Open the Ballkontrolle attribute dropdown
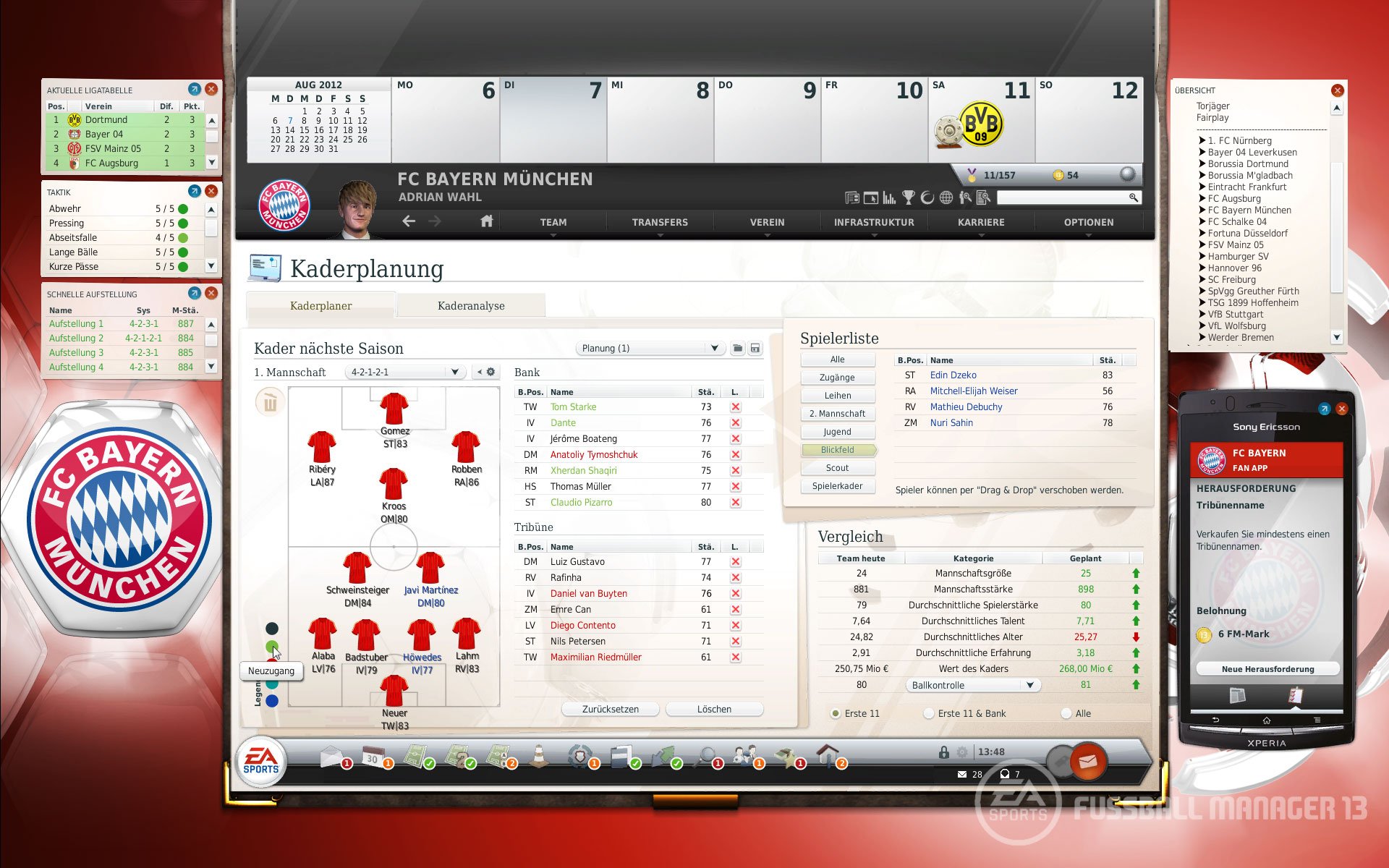The height and width of the screenshot is (868, 1389). (x=973, y=684)
